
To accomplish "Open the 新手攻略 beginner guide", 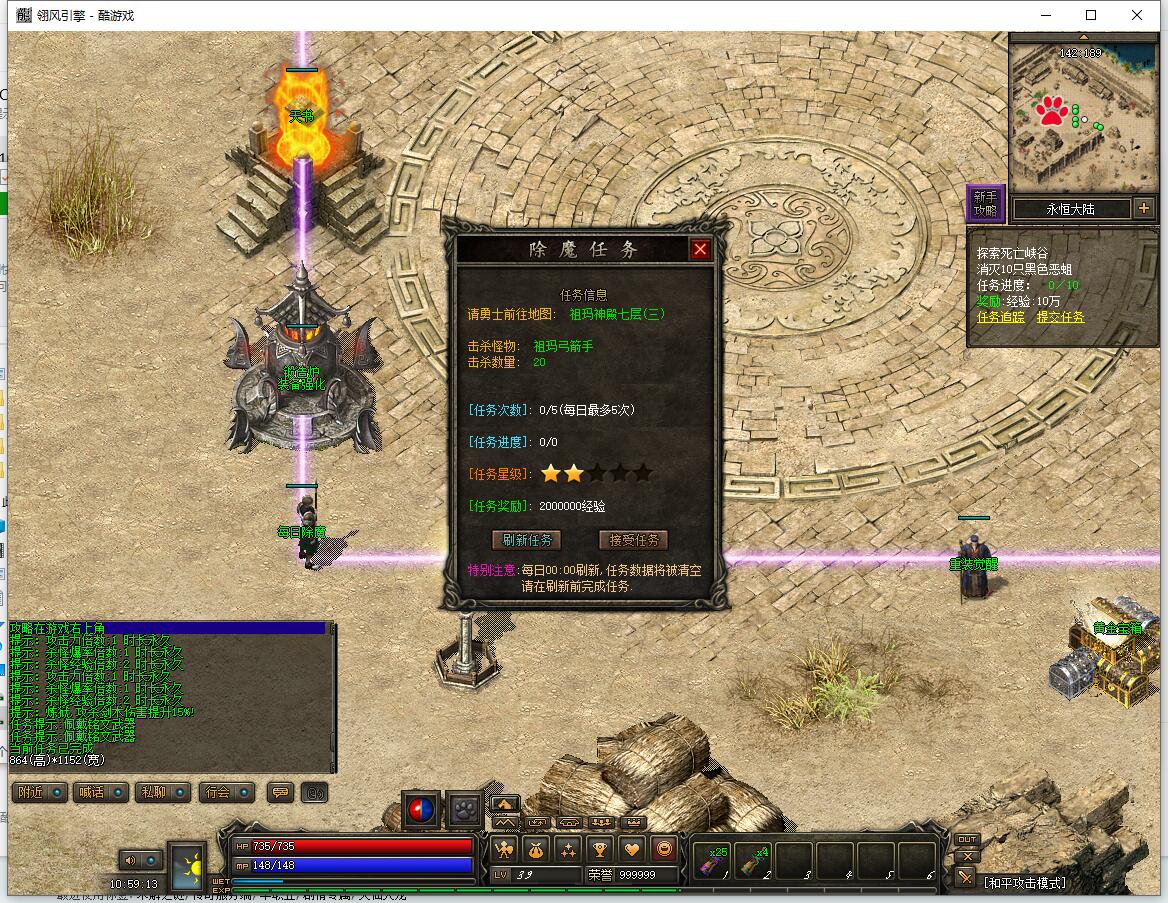I will click(x=985, y=204).
